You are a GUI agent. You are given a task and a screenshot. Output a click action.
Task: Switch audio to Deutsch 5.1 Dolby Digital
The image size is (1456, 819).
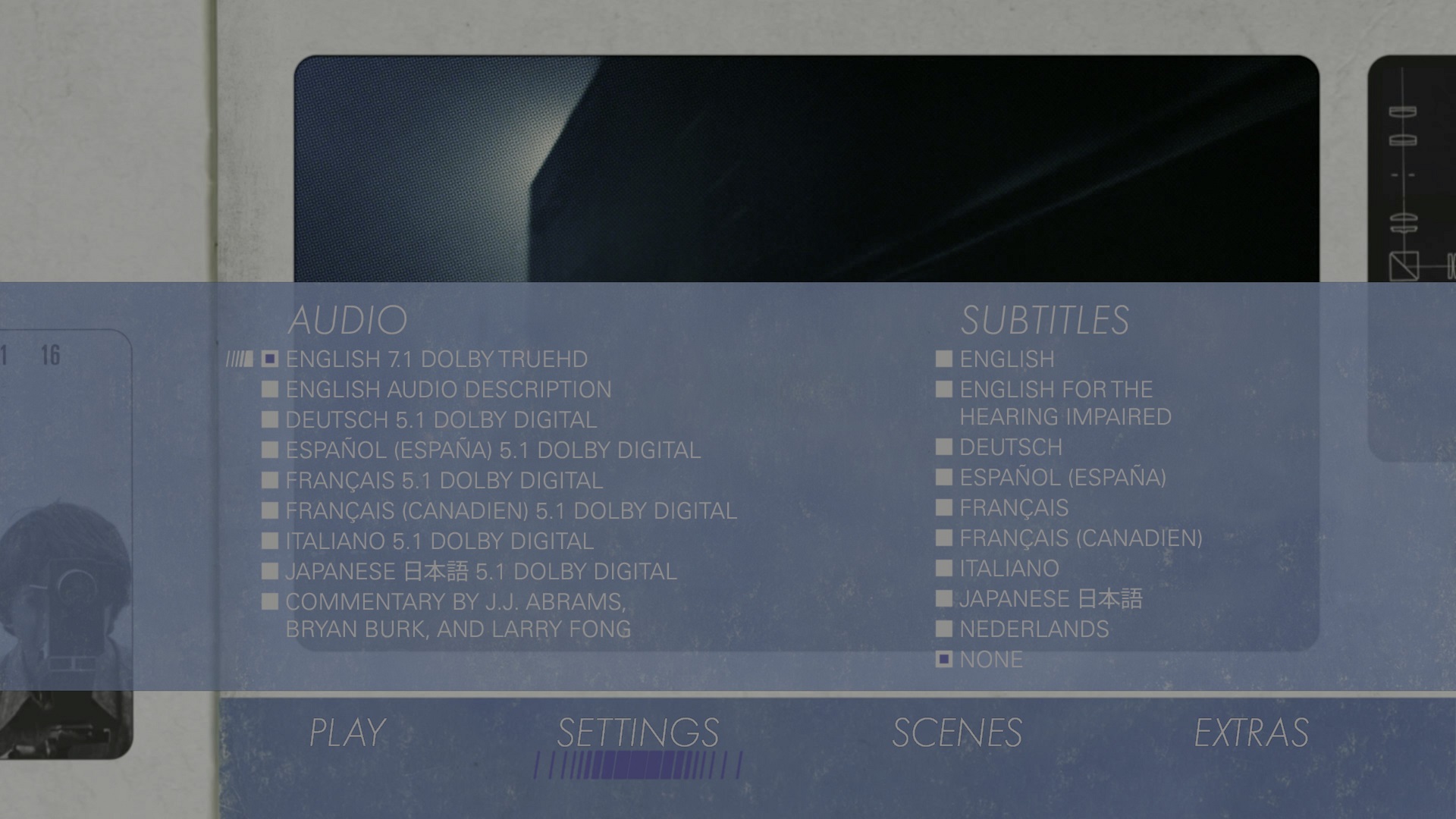[441, 419]
